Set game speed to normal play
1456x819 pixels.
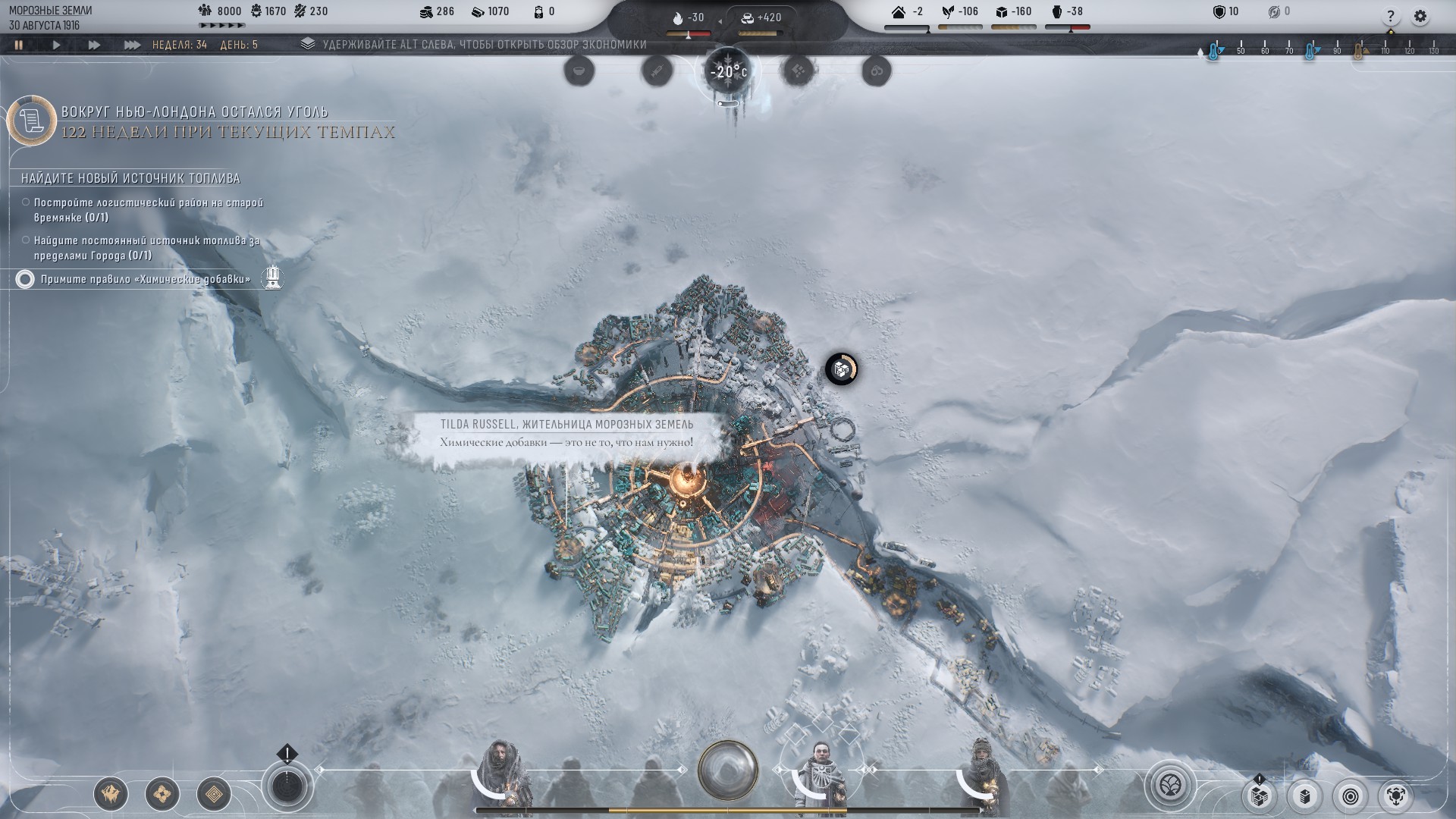coord(56,45)
